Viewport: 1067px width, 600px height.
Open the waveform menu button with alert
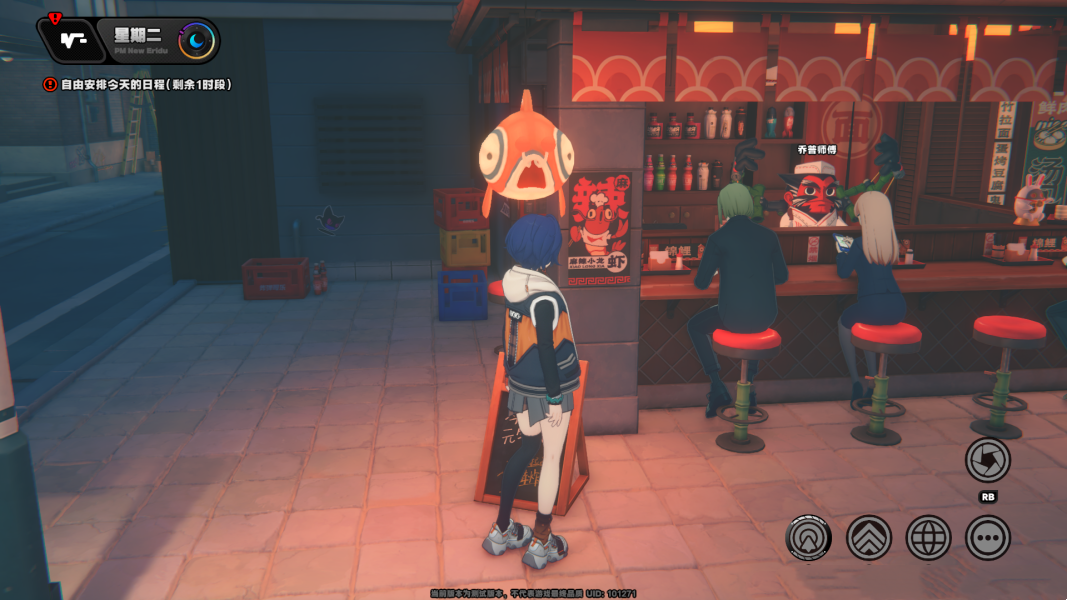[69, 41]
